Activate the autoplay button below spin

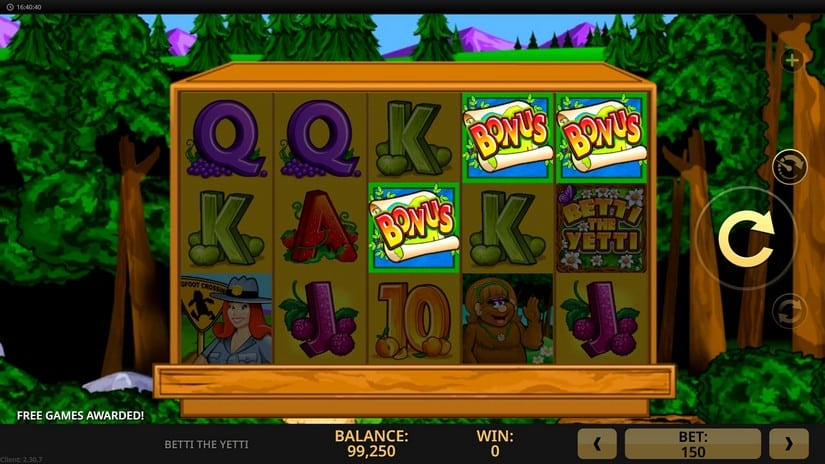coord(790,310)
